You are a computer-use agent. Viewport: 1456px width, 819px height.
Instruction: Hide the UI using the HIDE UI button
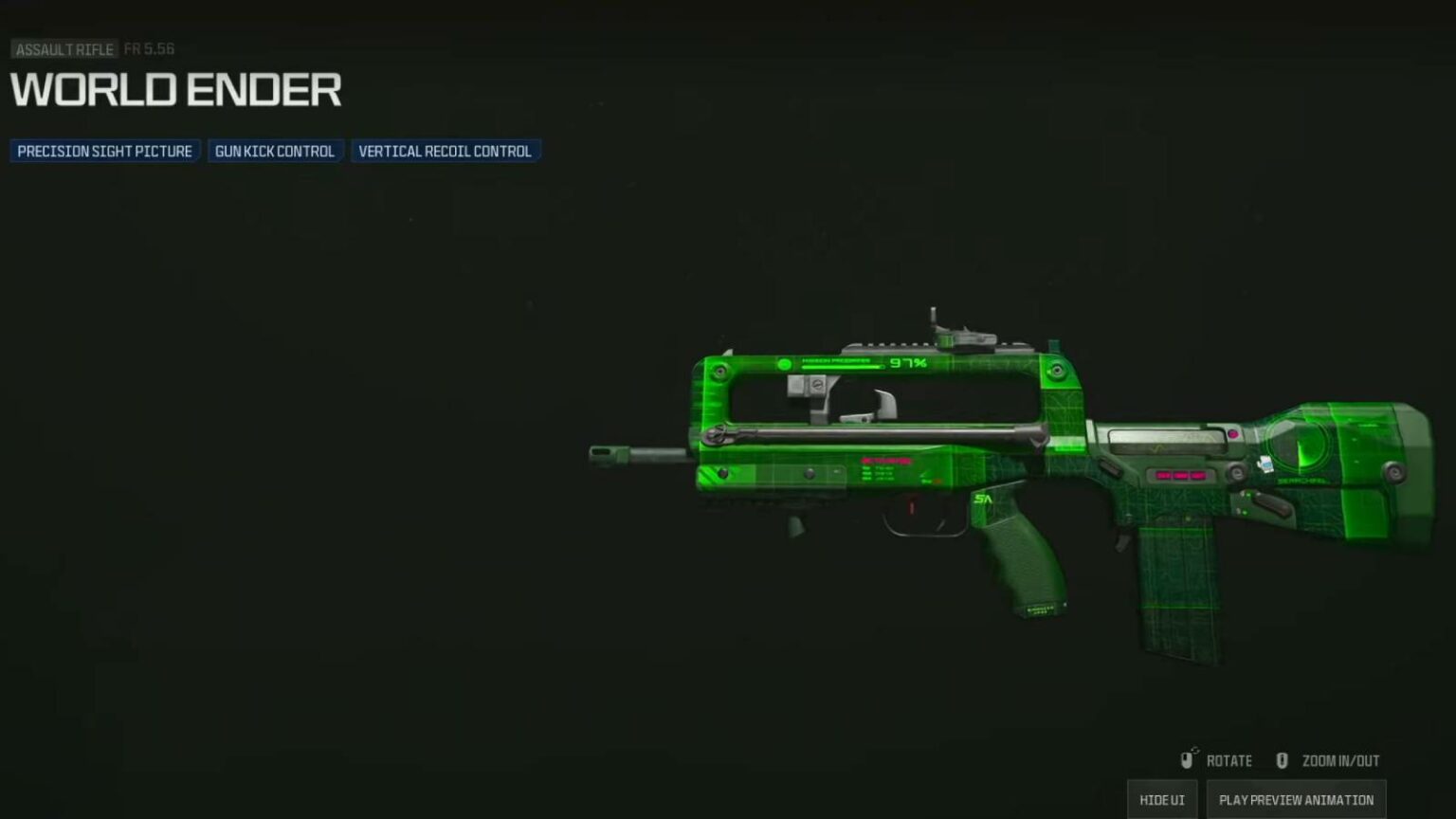click(1161, 799)
